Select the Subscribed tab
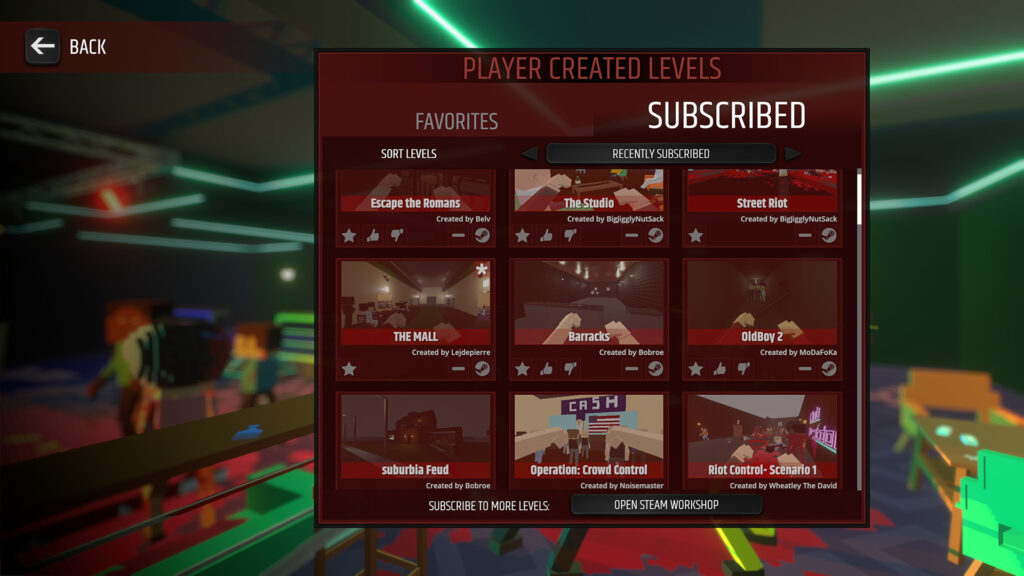 tap(726, 116)
